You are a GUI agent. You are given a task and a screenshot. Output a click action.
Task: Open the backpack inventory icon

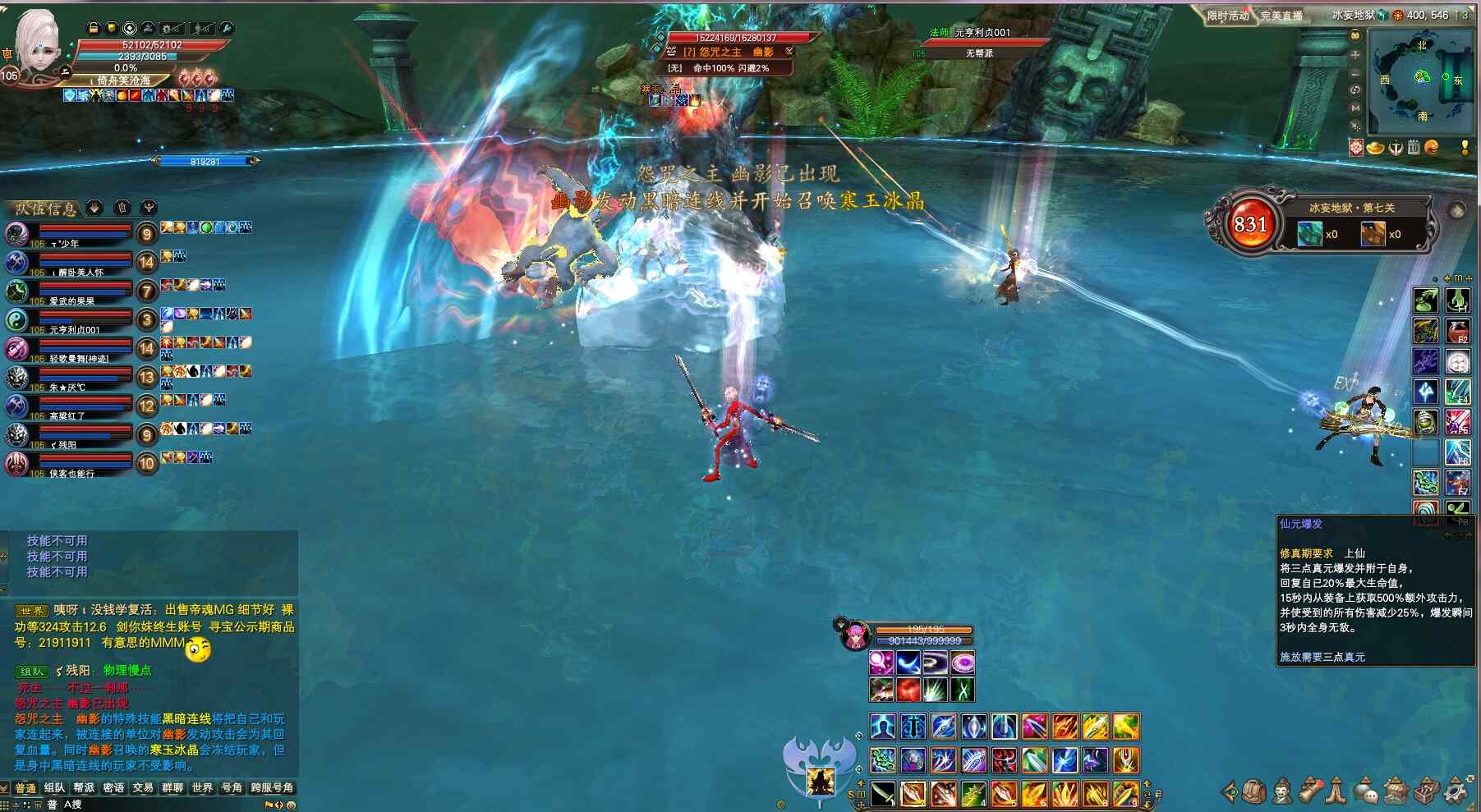[1253, 791]
